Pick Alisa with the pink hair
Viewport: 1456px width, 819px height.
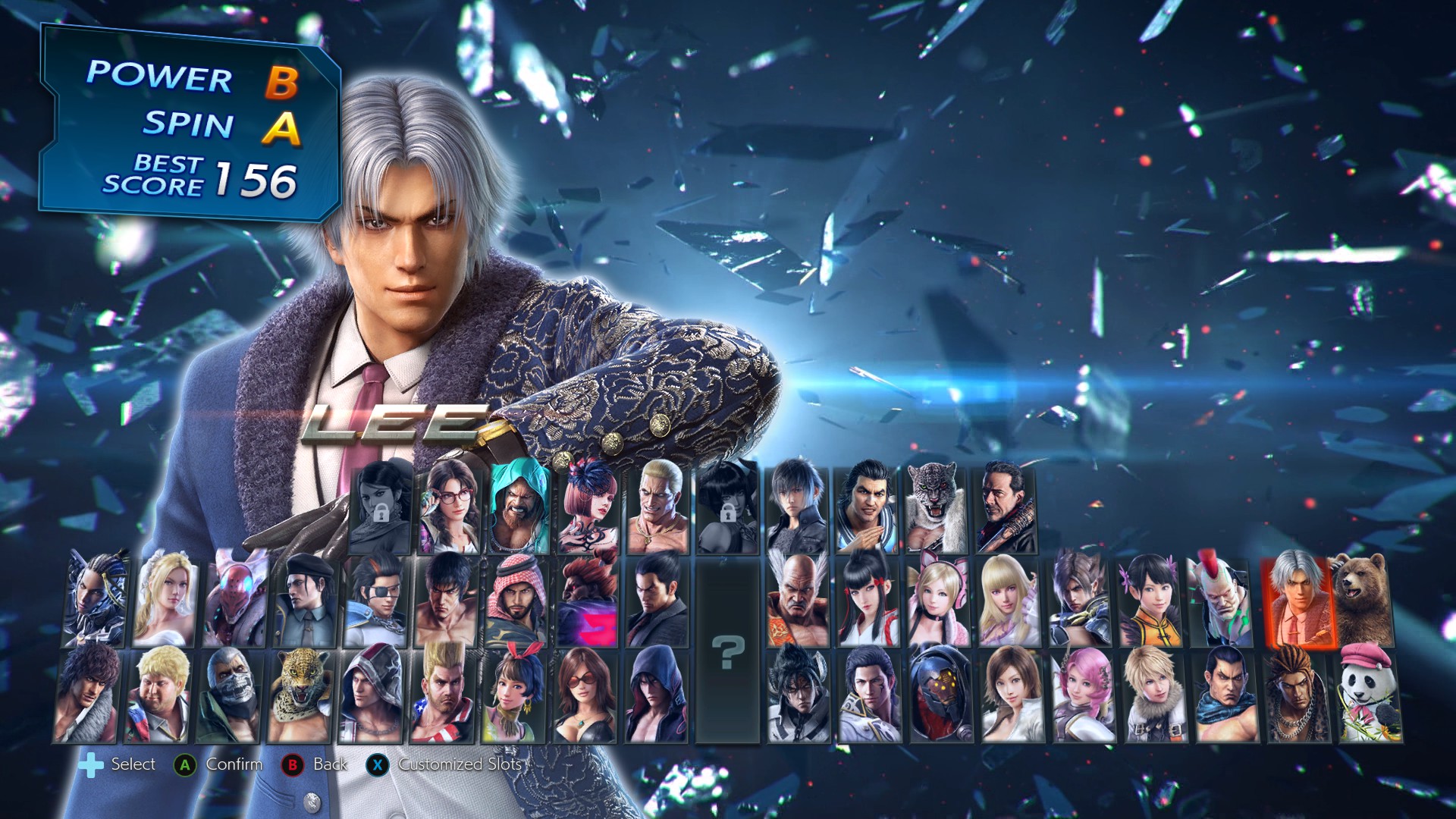pos(1082,695)
